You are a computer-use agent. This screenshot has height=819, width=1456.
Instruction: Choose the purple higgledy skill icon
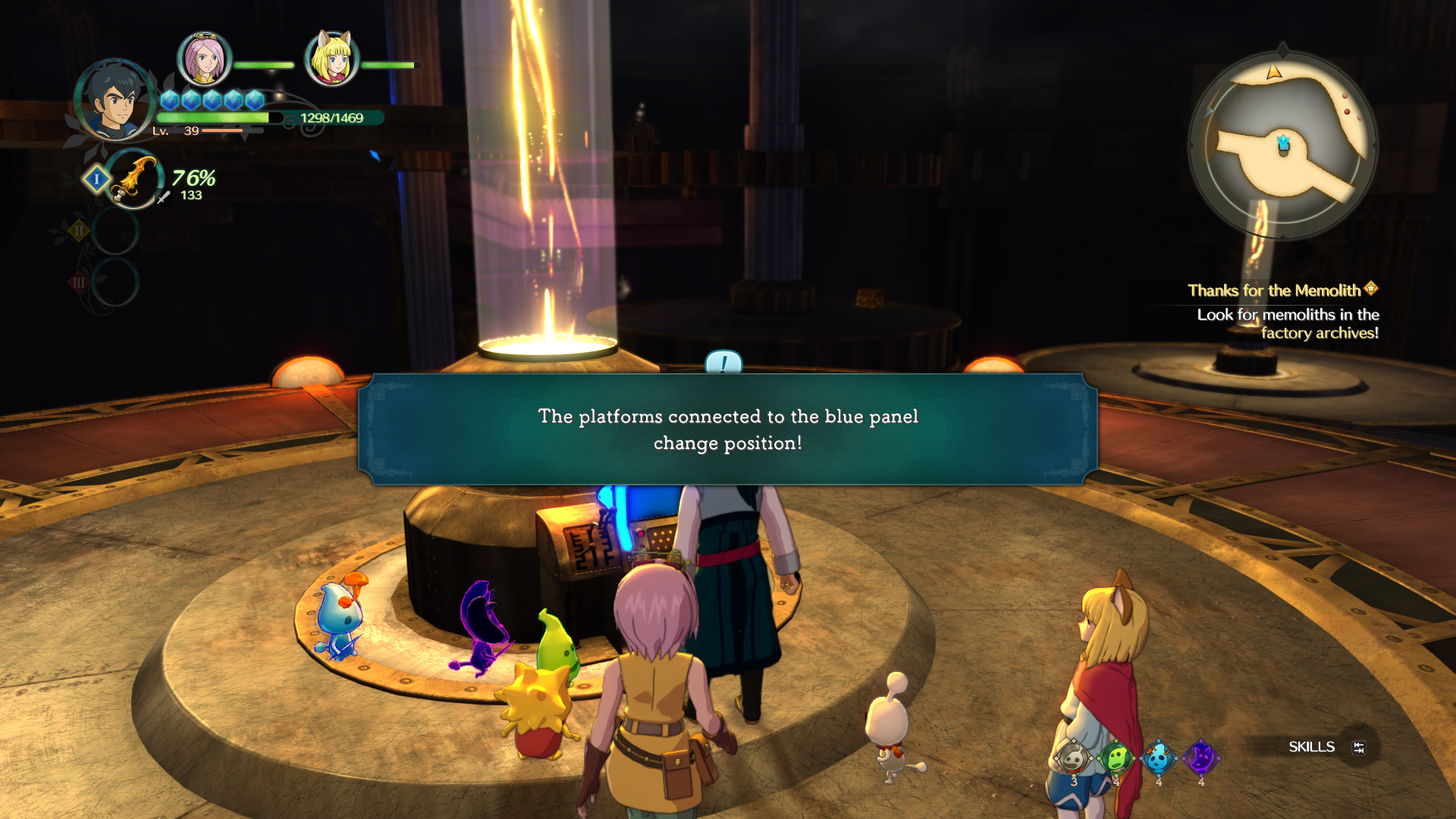1200,758
